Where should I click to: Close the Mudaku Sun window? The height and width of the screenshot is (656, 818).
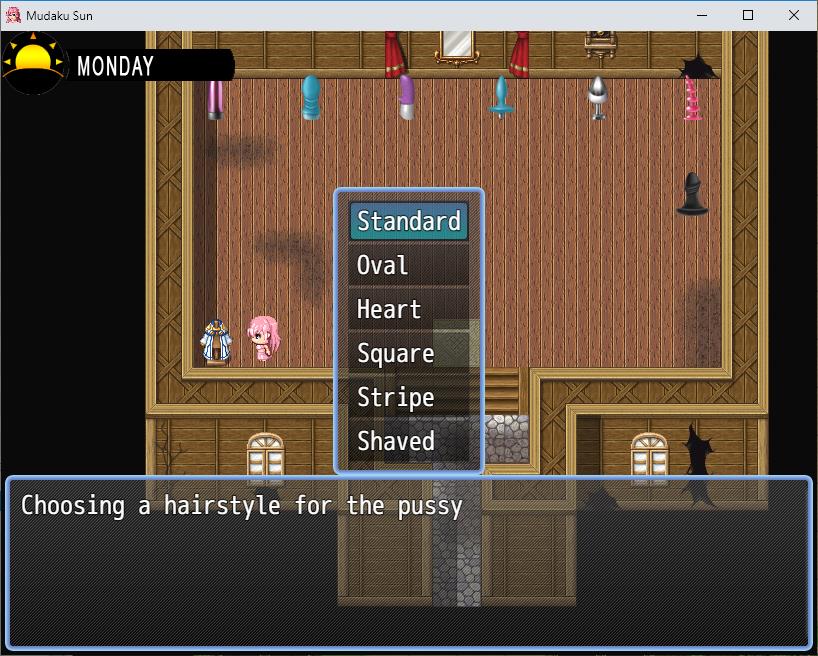point(794,15)
